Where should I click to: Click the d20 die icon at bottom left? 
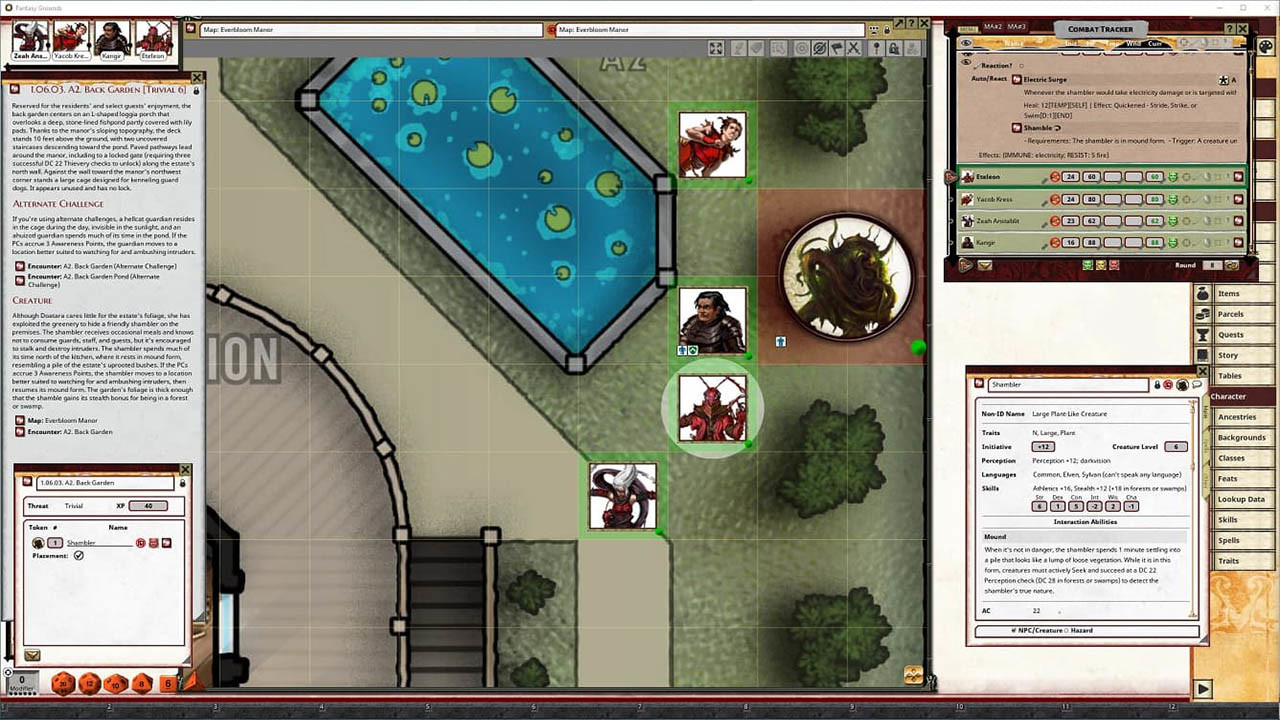[x=61, y=684]
